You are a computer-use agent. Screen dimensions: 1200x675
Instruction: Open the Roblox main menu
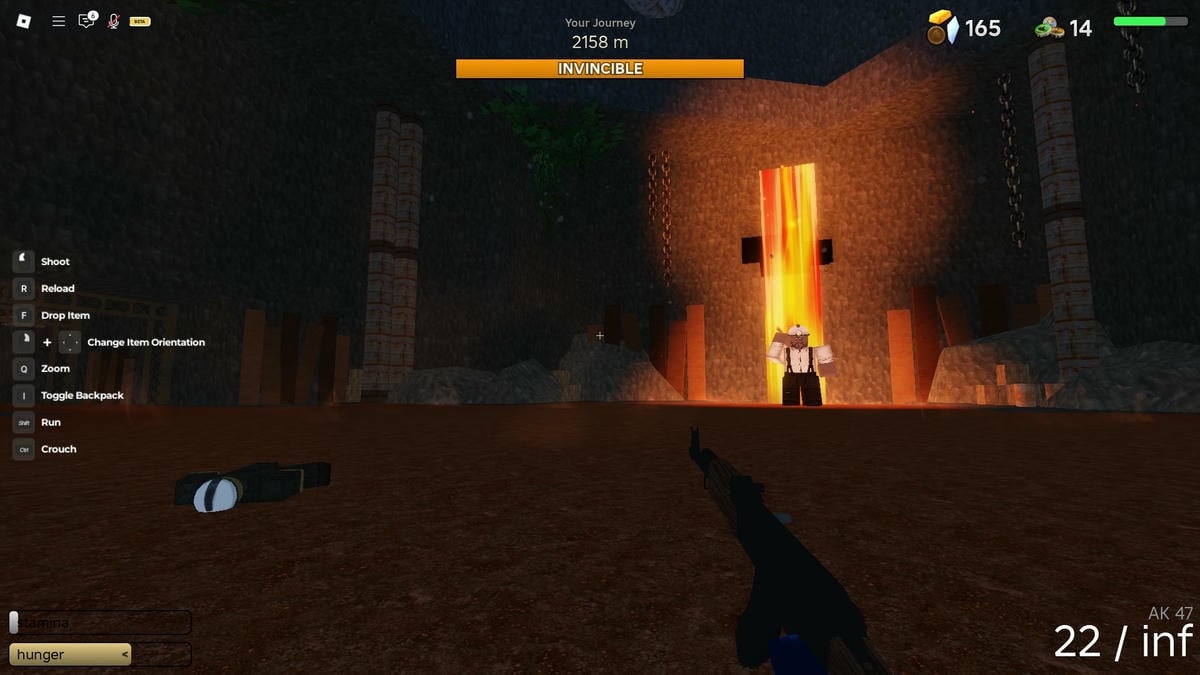tap(25, 21)
